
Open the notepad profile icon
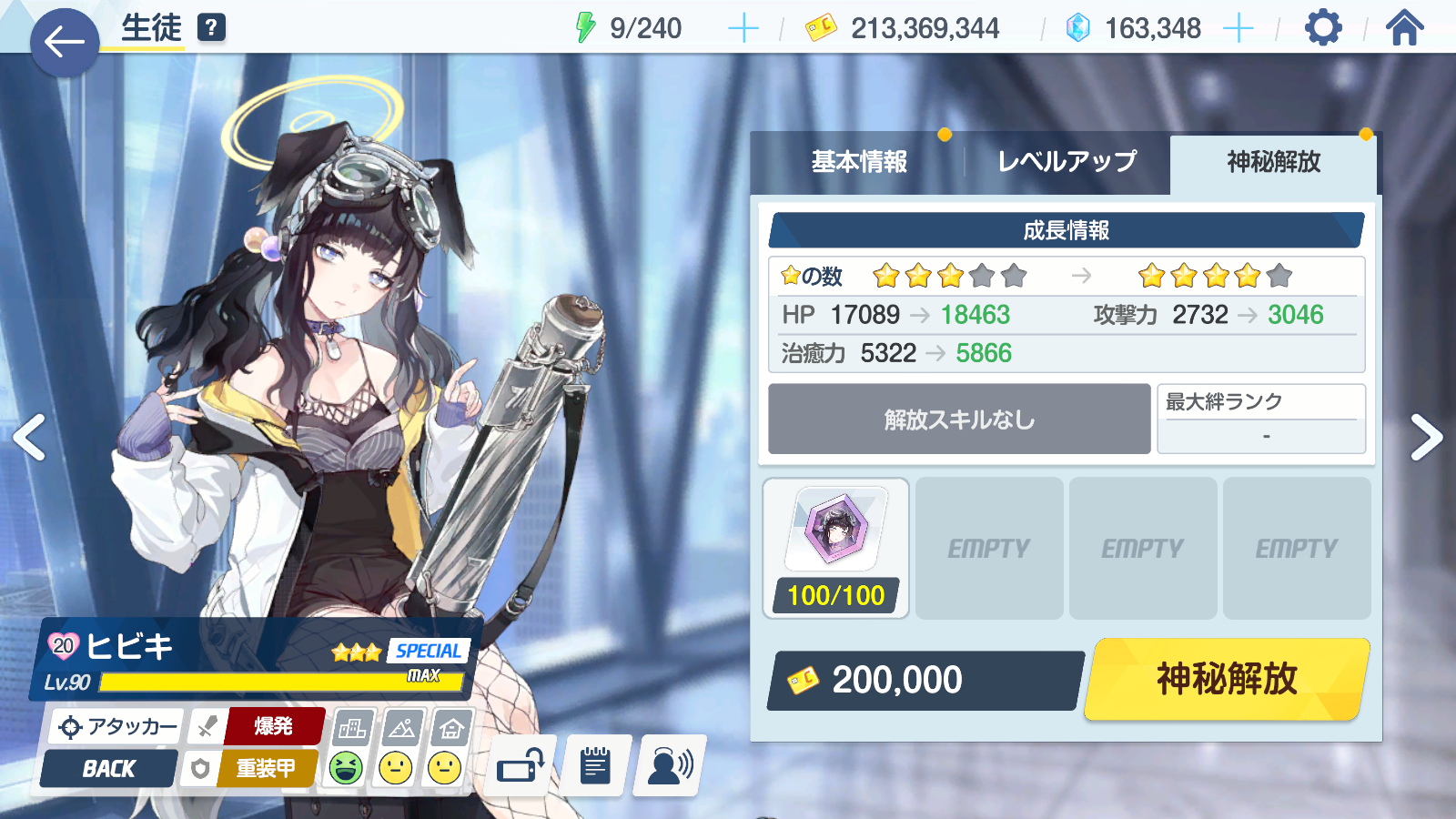click(595, 766)
